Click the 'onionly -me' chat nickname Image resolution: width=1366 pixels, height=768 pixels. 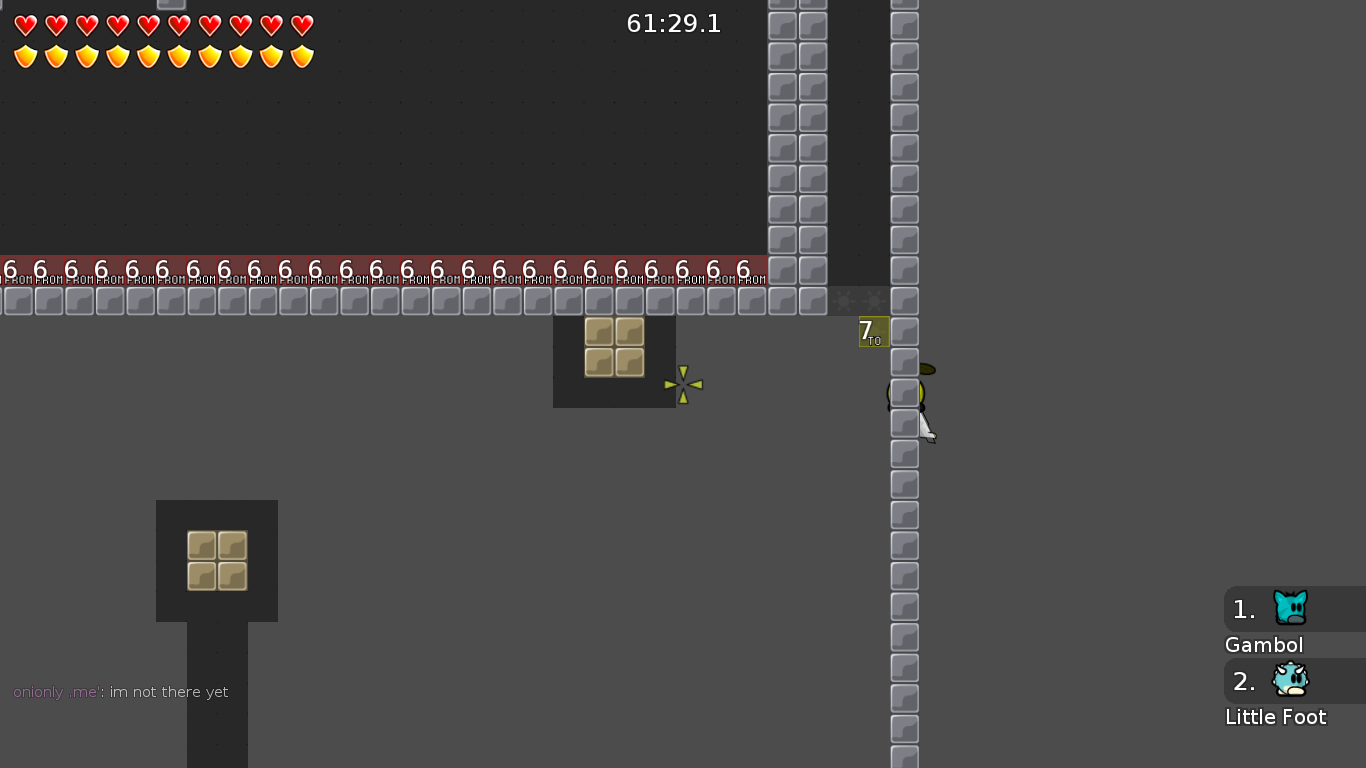coord(55,691)
